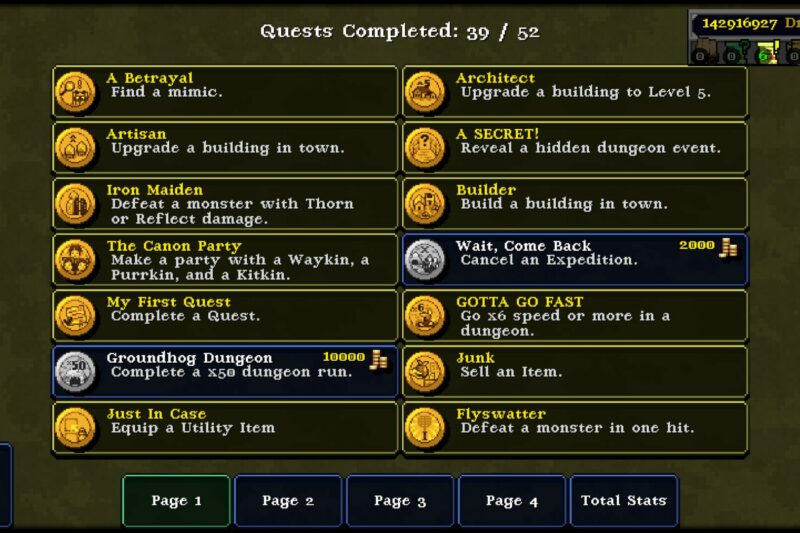
Task: Click the Flyswatter quest entry
Action: [575, 428]
